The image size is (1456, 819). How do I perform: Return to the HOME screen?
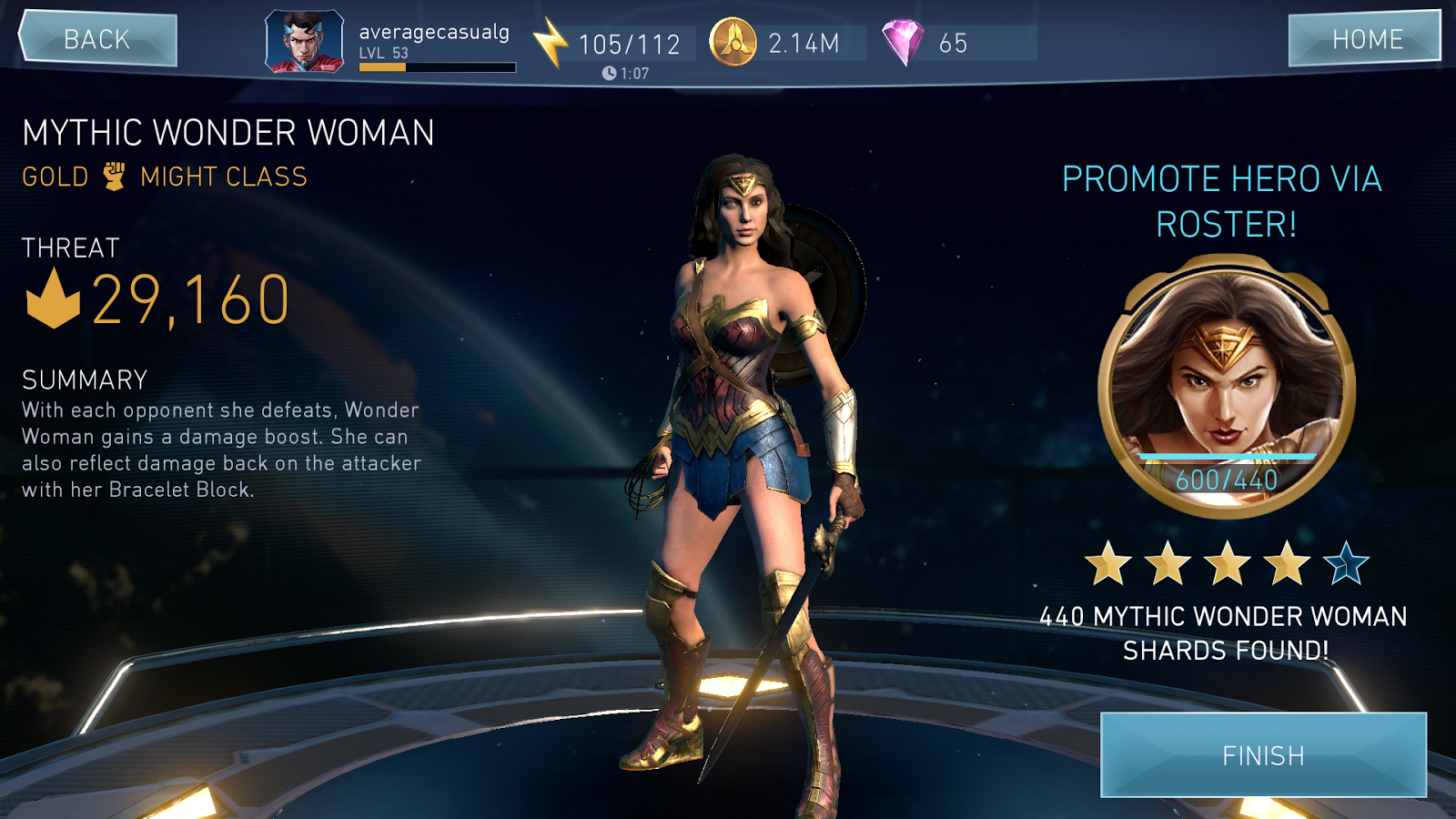1365,39
